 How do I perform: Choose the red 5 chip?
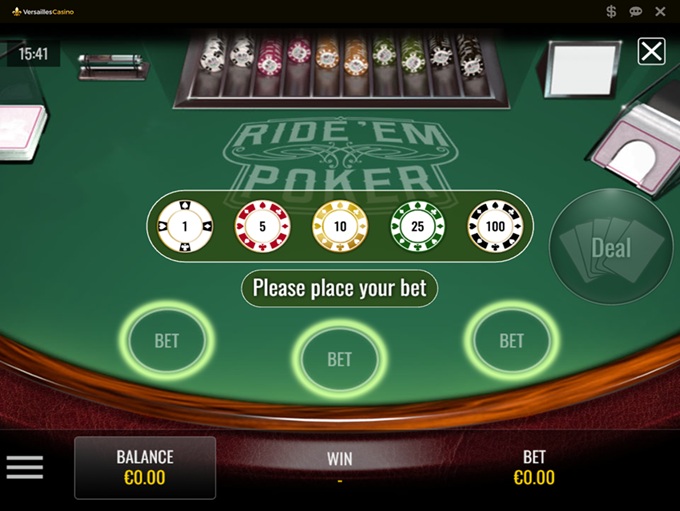coord(262,227)
